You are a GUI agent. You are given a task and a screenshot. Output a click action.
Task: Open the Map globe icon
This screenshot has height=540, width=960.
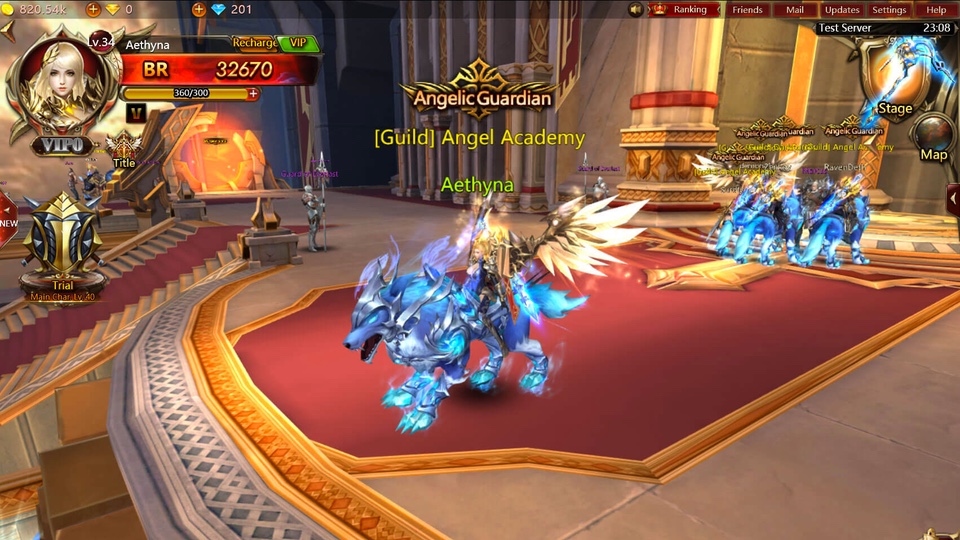click(934, 136)
